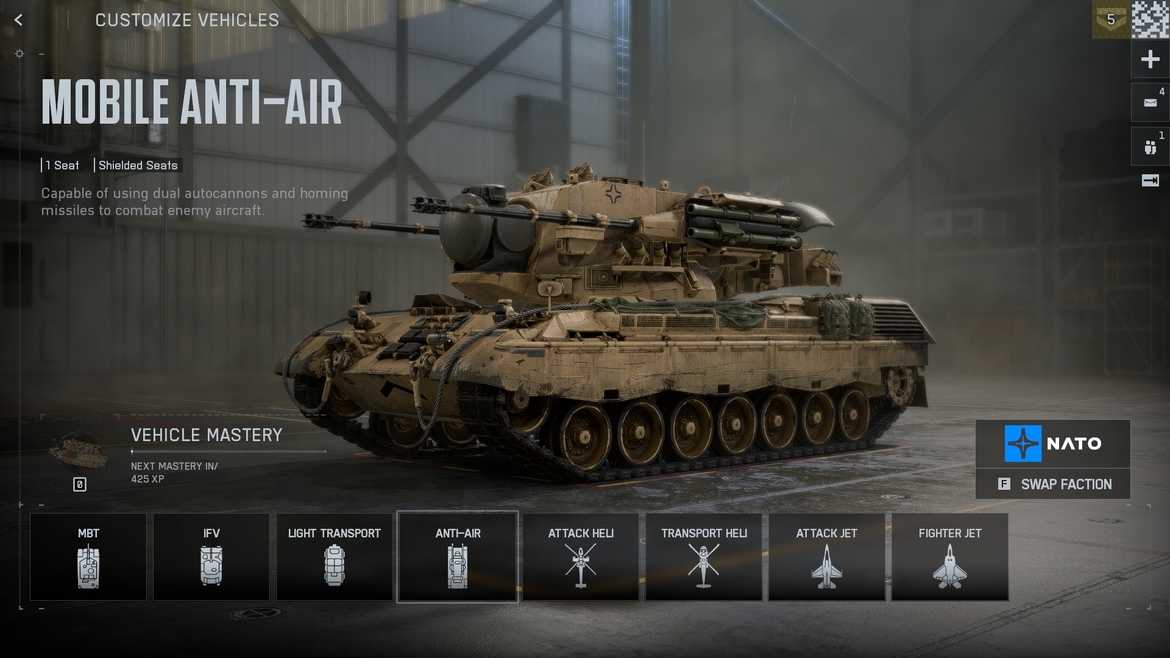1170x658 pixels.
Task: Open the friends list icon
Action: click(x=1150, y=147)
